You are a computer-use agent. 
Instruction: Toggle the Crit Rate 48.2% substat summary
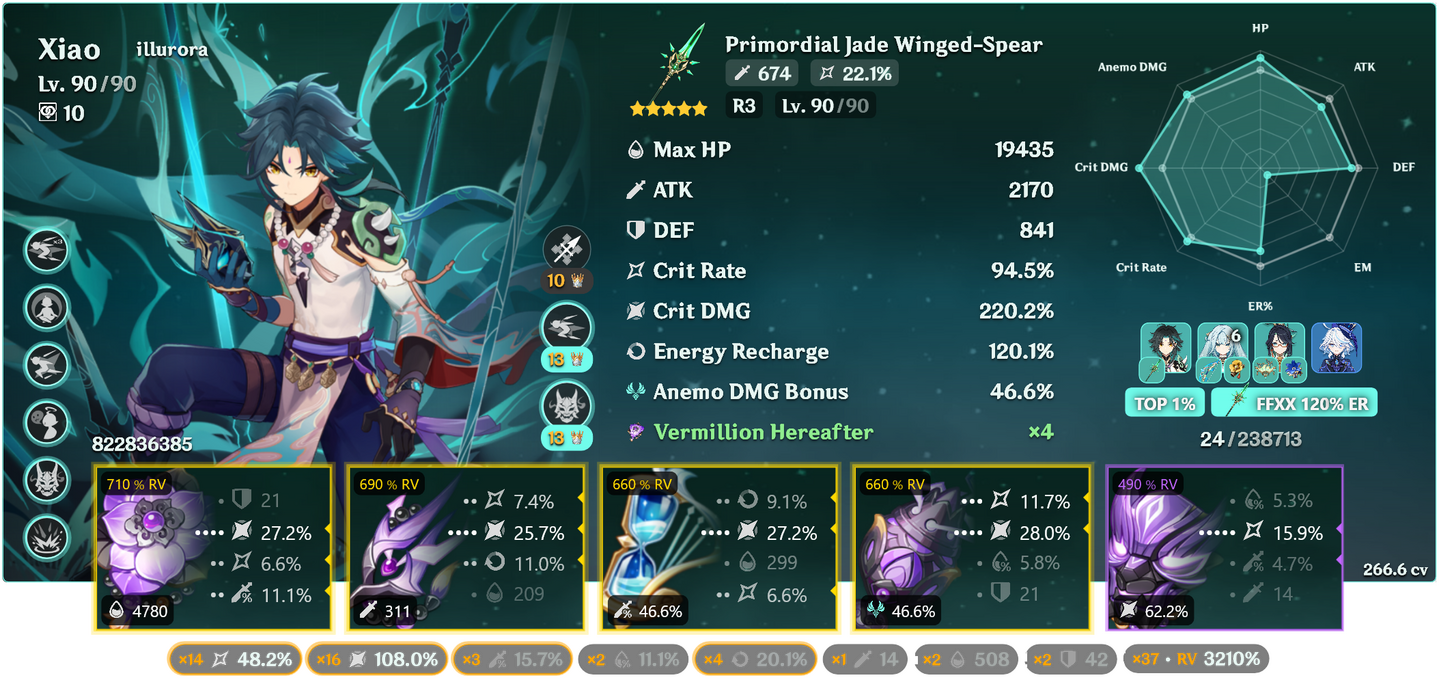coord(235,659)
